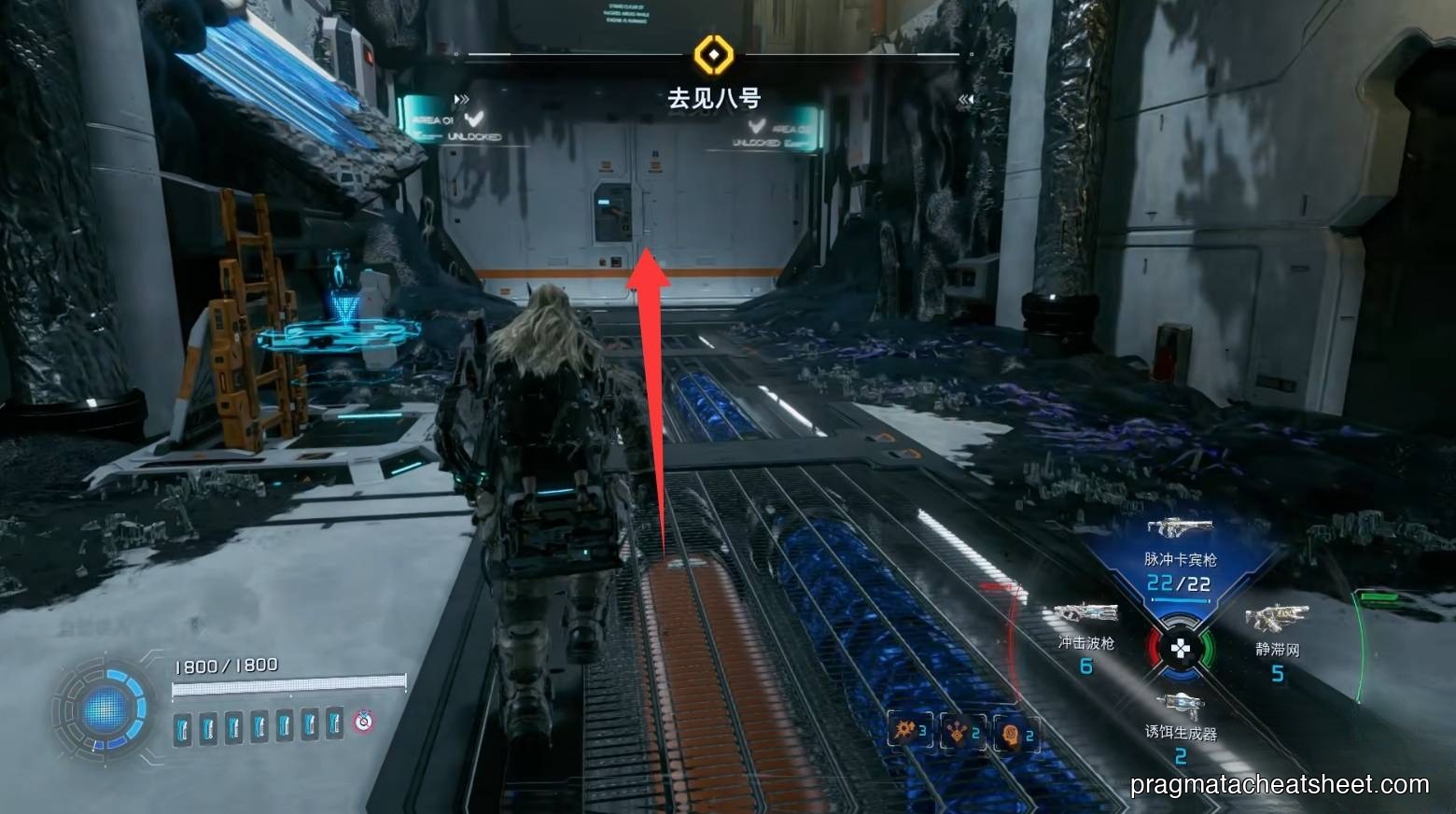Click the pink-ringed medal icon
1456x814 pixels.
tap(363, 721)
